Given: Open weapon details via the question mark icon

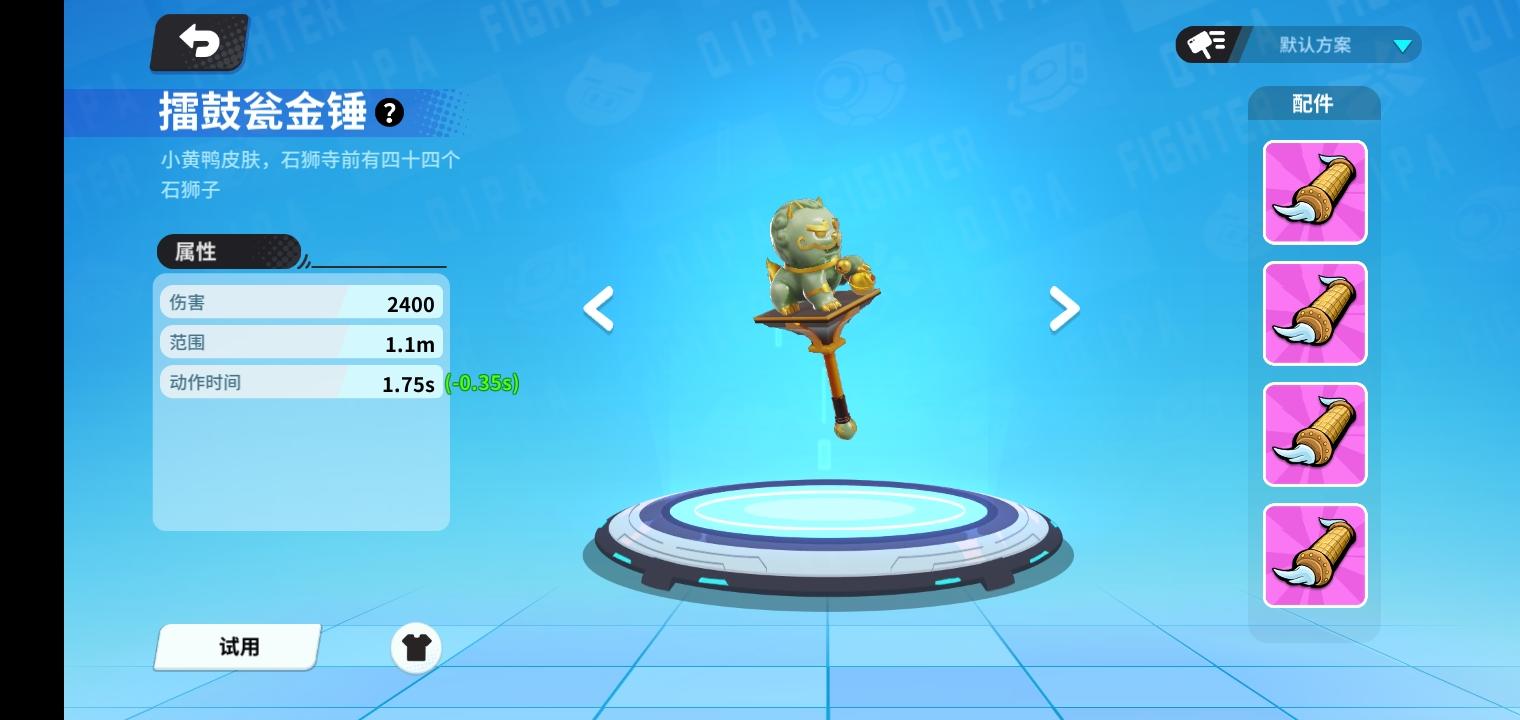Looking at the screenshot, I should tap(389, 112).
